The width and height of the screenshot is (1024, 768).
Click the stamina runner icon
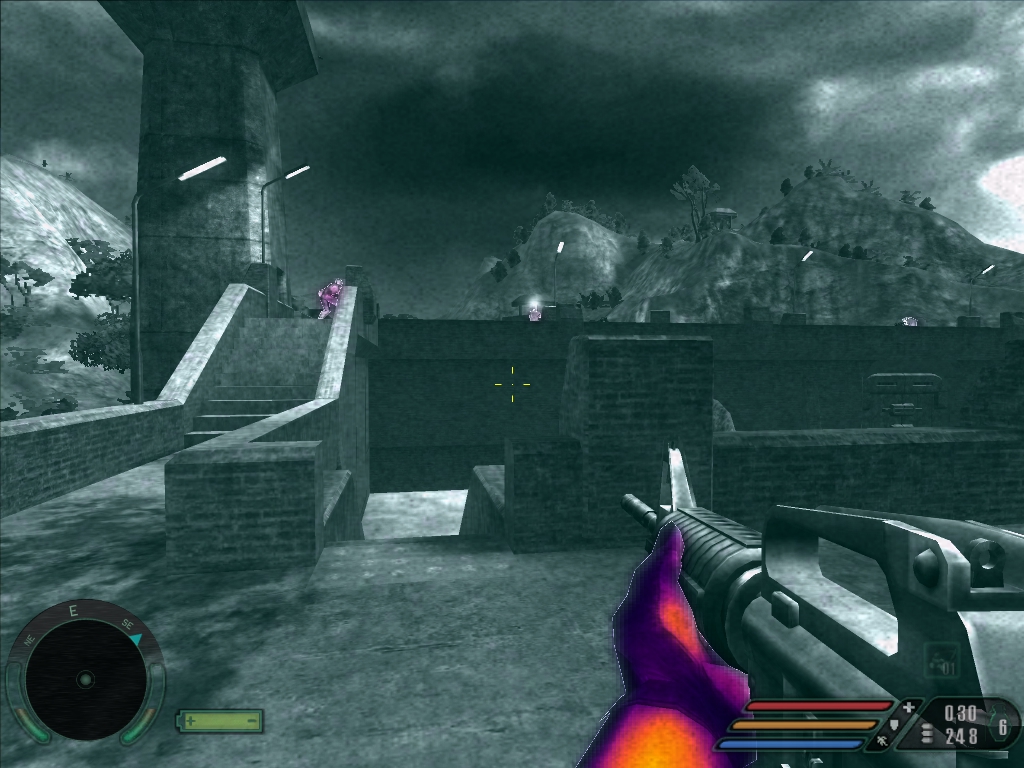pos(881,742)
